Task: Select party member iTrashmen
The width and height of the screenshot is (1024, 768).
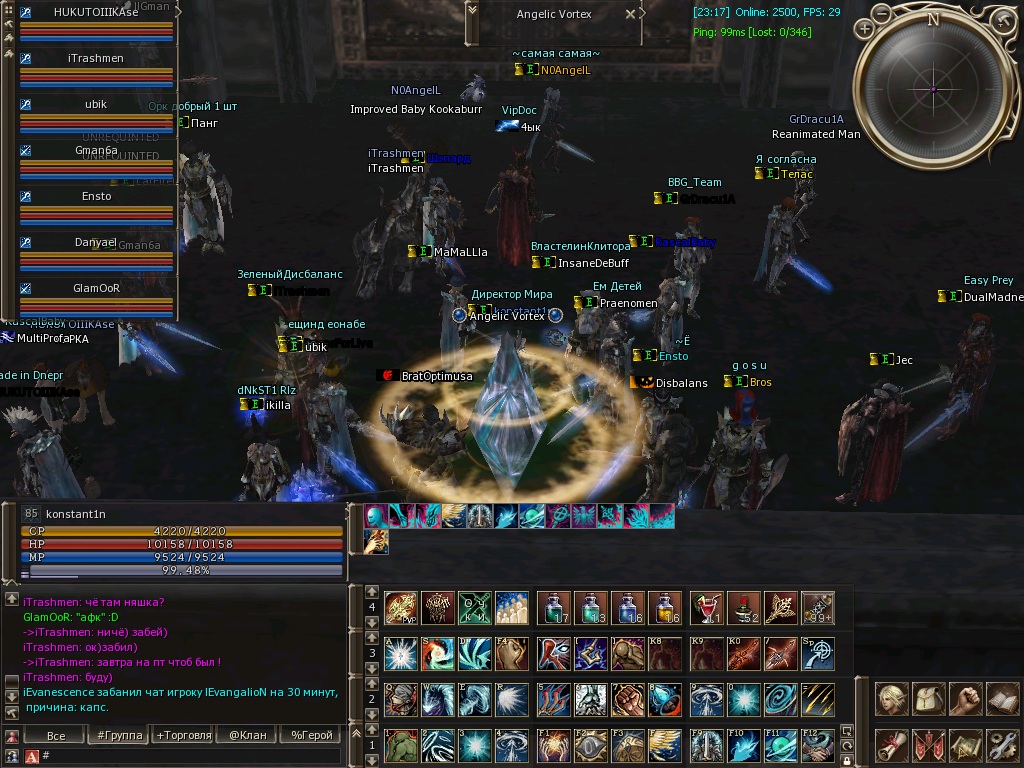Action: (x=96, y=58)
